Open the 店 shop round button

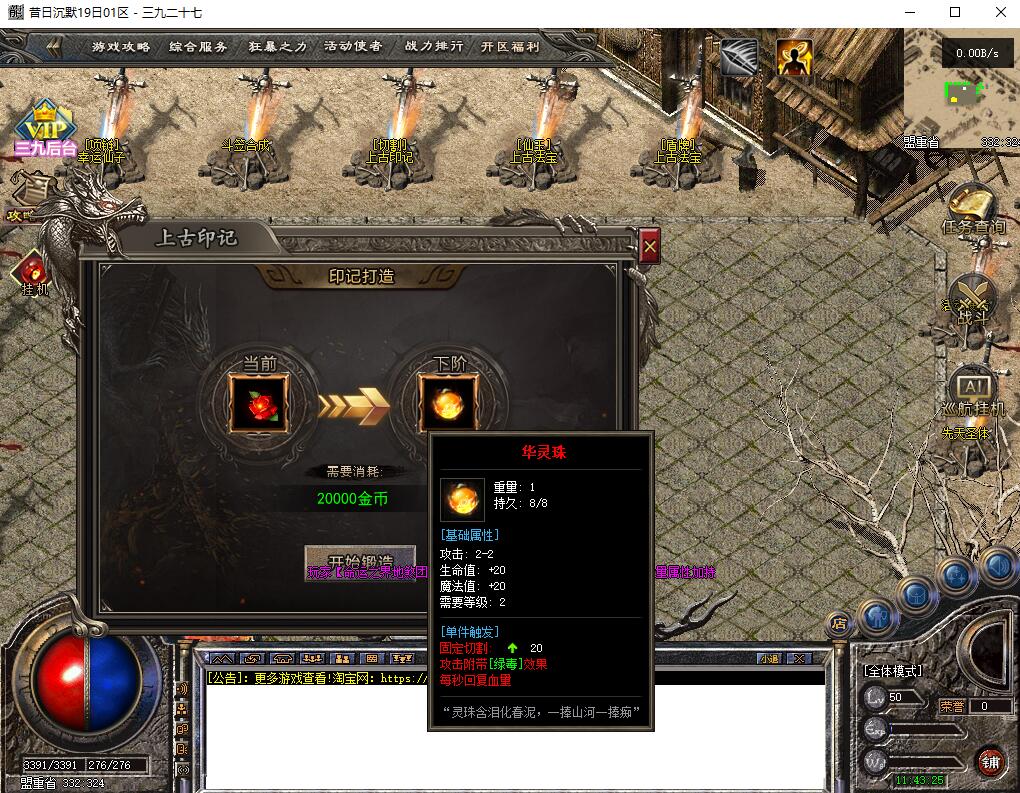click(x=839, y=623)
